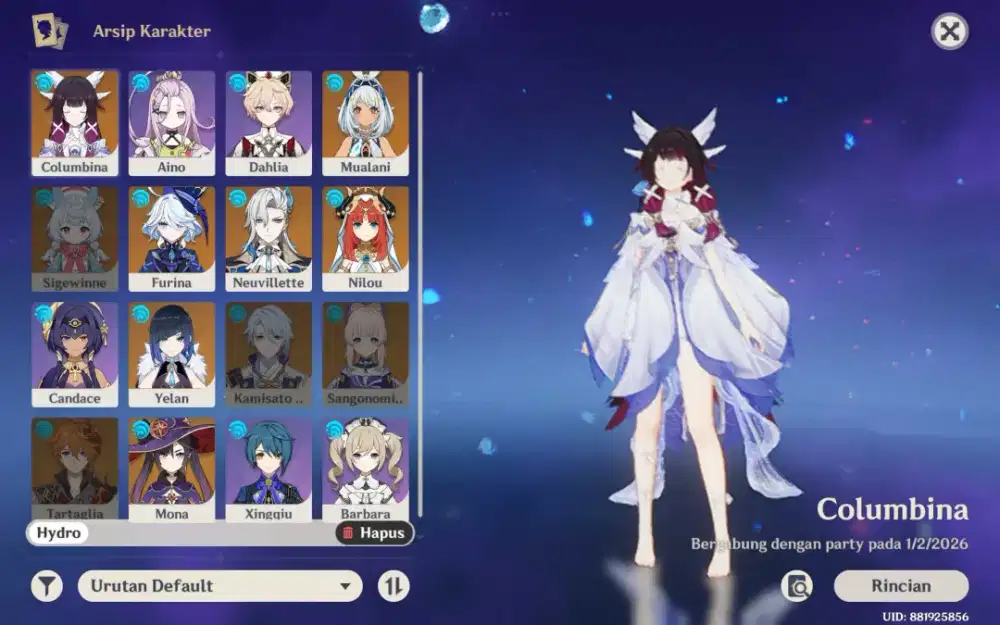
Task: Pick Mualani's portrait card
Action: click(365, 122)
